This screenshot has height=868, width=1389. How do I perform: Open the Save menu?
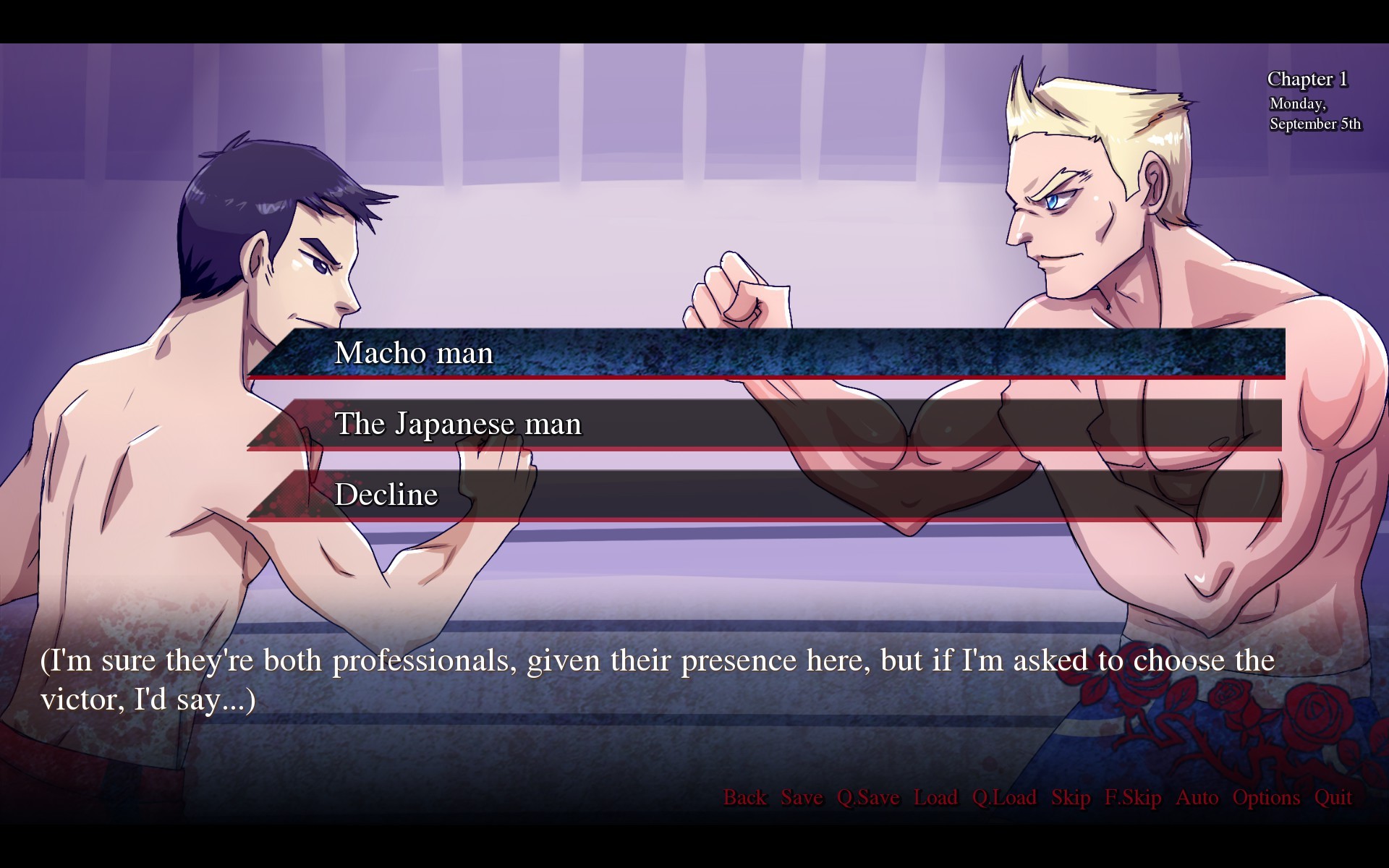(x=802, y=797)
